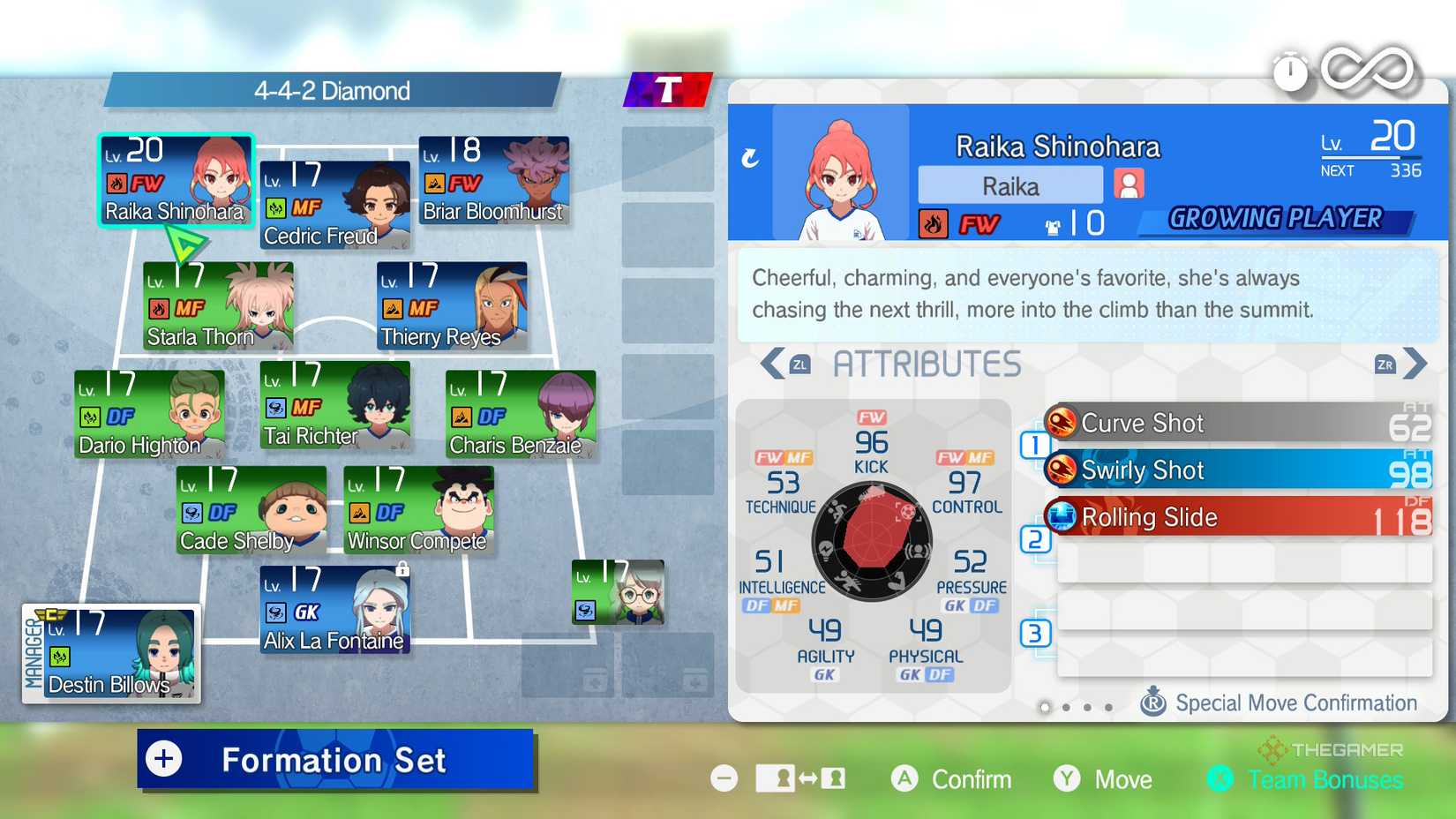Switch to the ATTRIBUTES tab
Viewport: 1456px width, 819px height.
click(927, 363)
